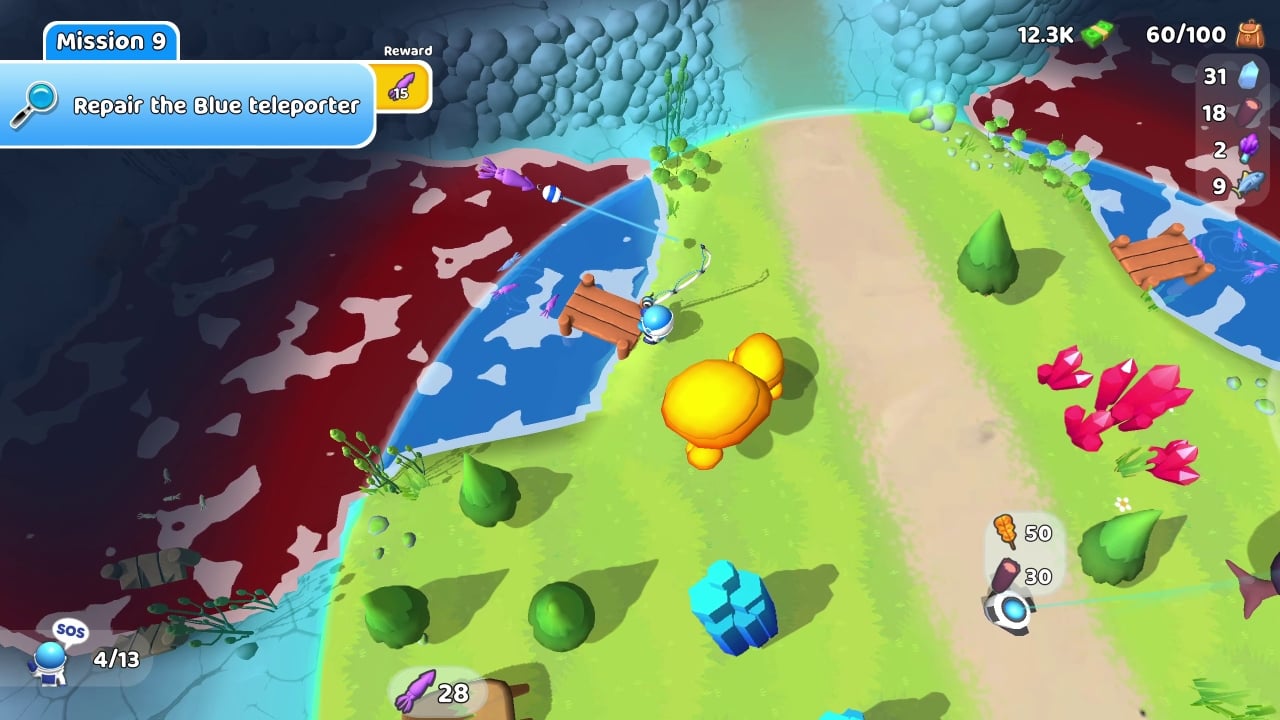Click the cash money icon near 12.3K
This screenshot has height=720, width=1280.
pyautogui.click(x=1095, y=33)
